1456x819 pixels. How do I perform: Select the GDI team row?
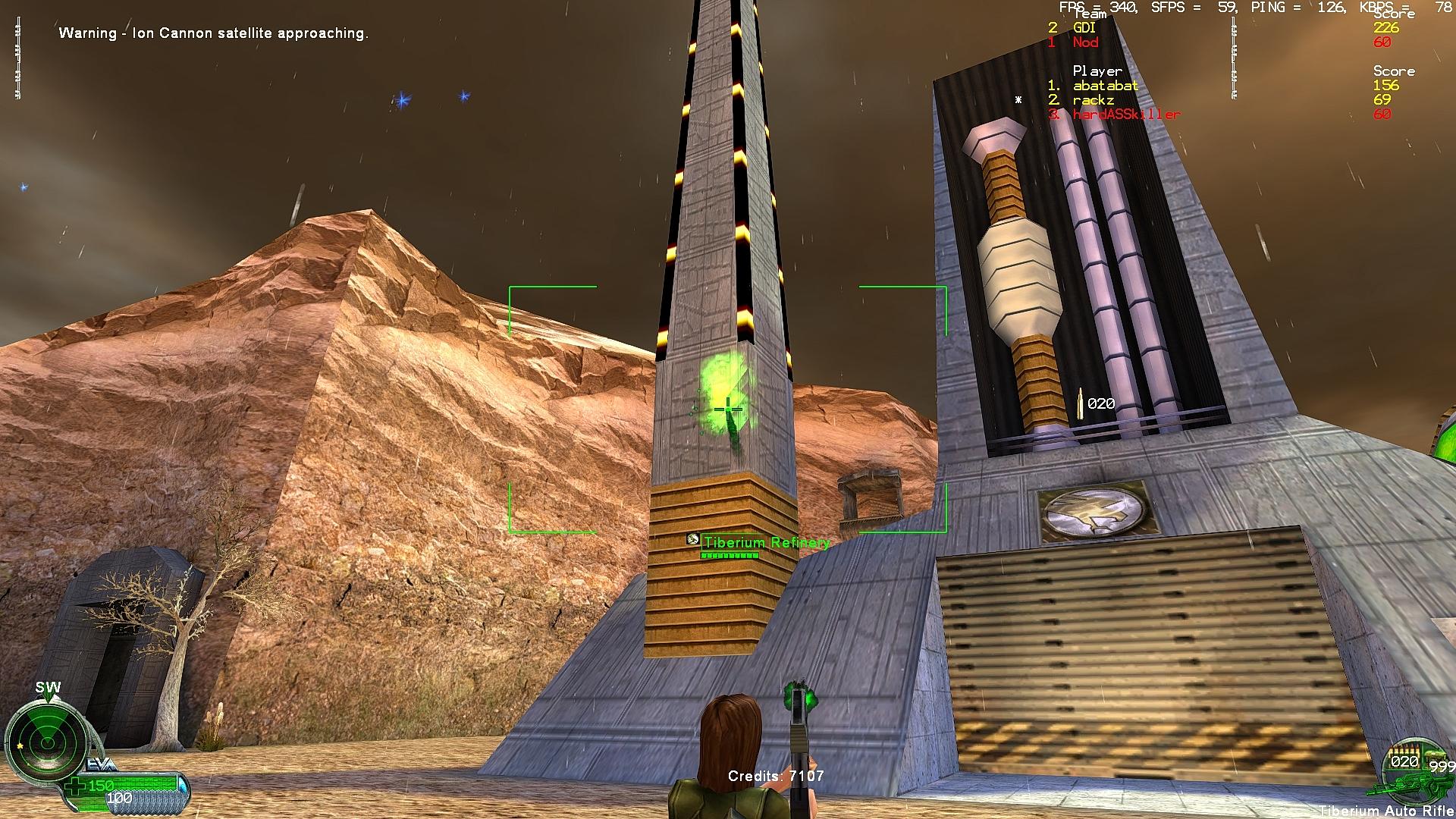point(1084,28)
